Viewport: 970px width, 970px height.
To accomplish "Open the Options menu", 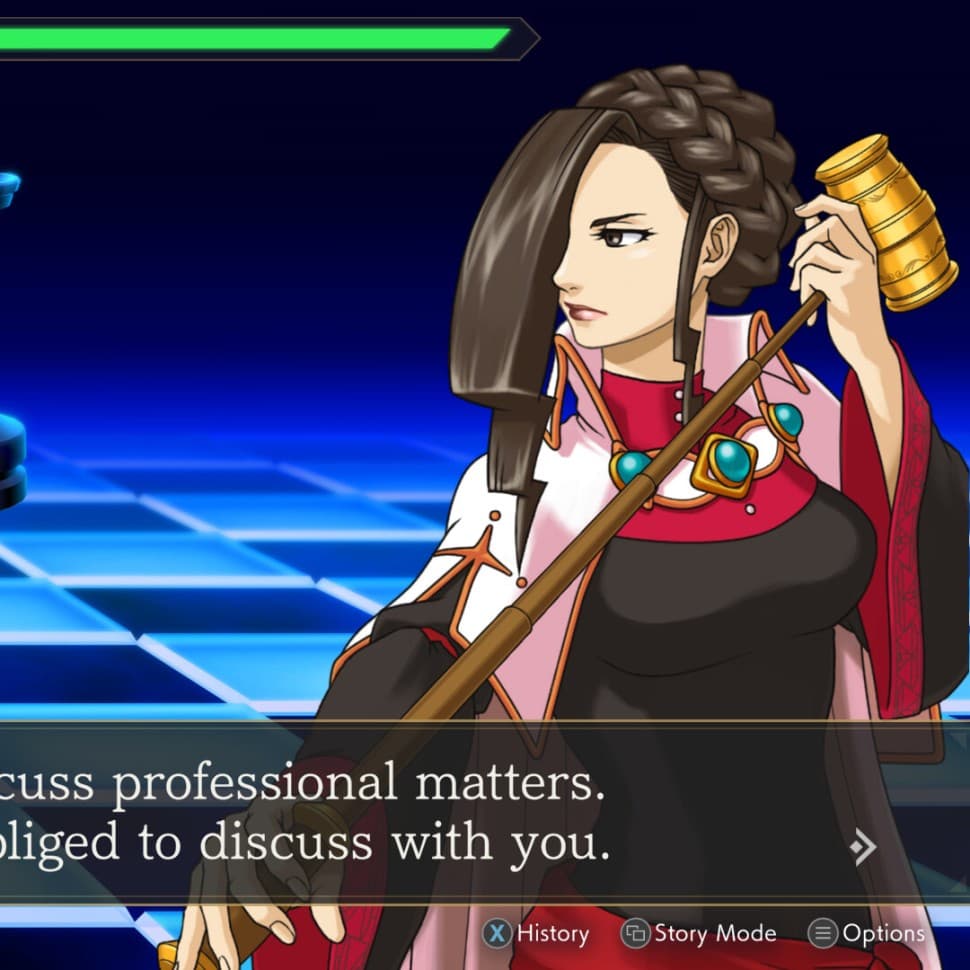I will (x=867, y=934).
